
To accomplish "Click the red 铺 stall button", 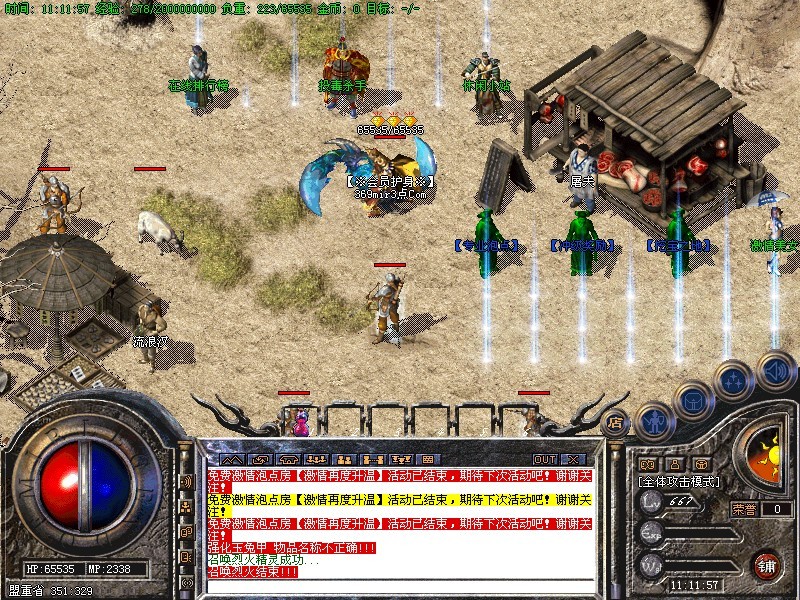I will [767, 564].
